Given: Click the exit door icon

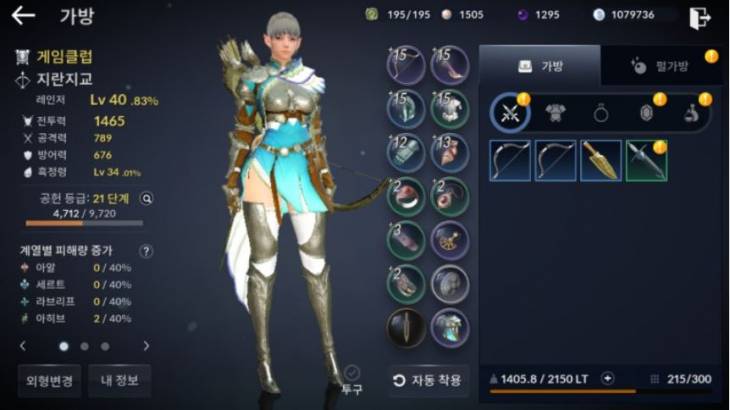Looking at the screenshot, I should tap(699, 16).
